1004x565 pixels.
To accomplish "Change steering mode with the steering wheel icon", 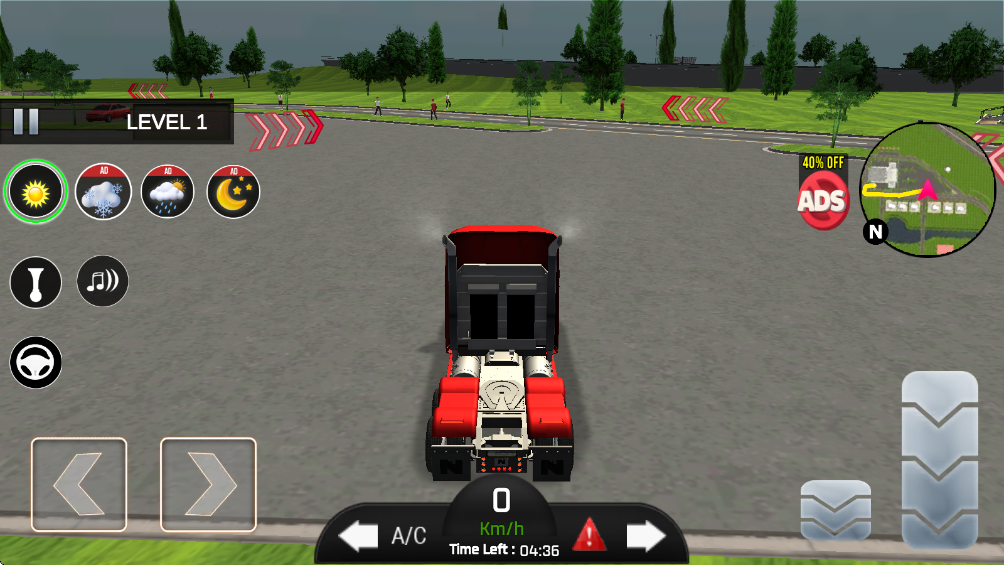I will (x=36, y=362).
